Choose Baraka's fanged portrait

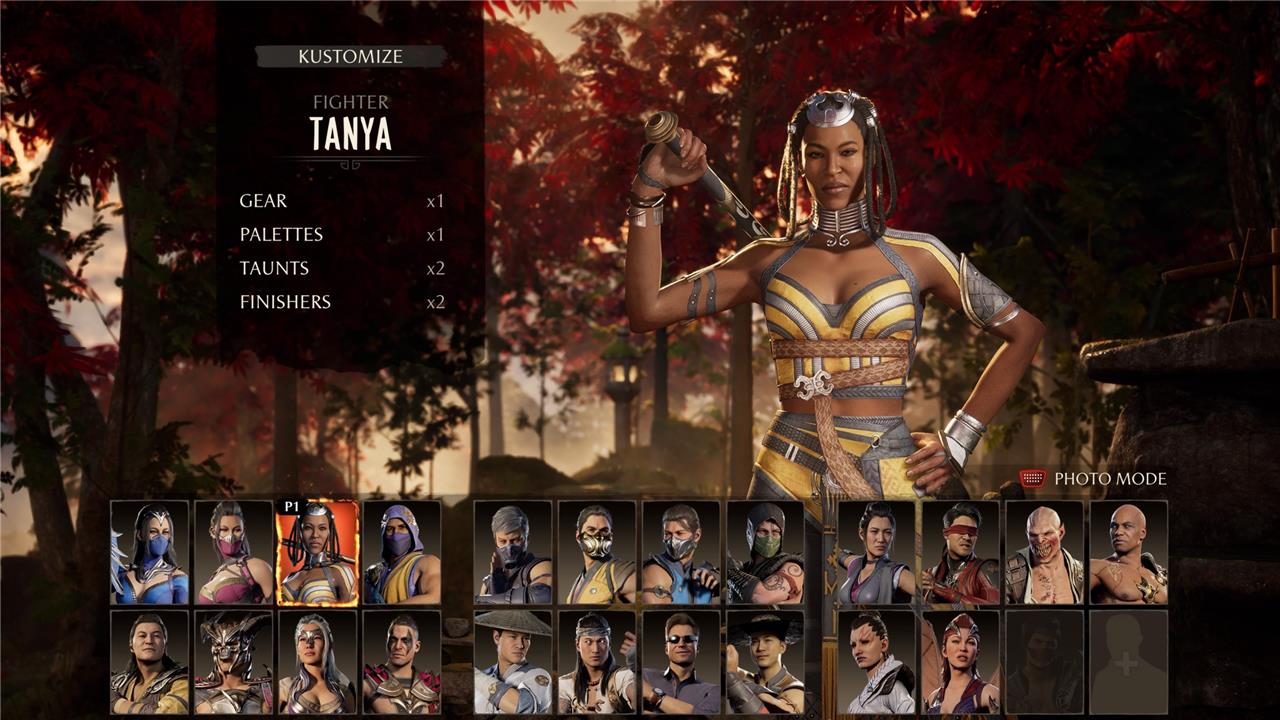pos(1044,553)
